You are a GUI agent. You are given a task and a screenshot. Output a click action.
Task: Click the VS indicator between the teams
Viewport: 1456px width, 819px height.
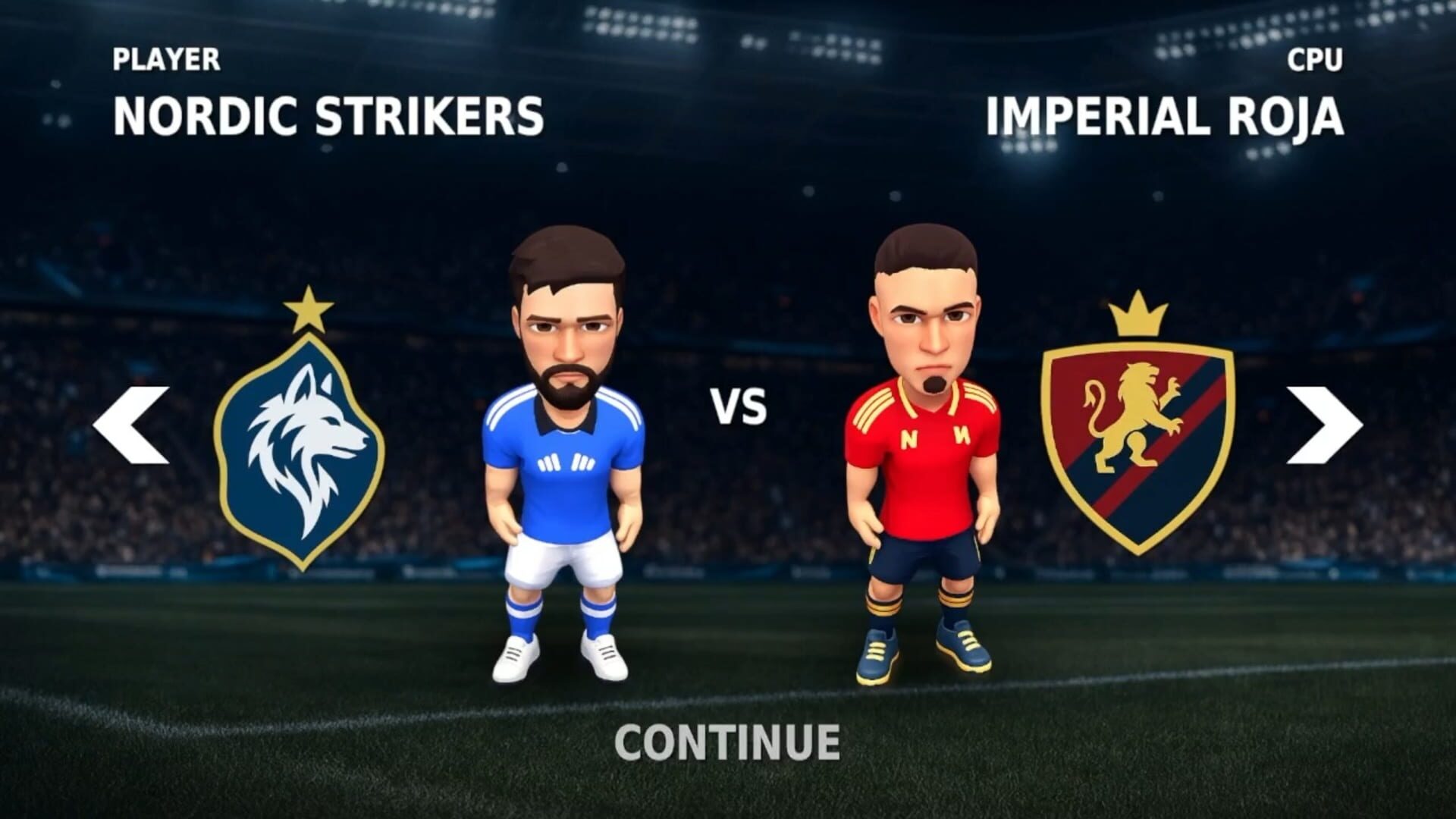coord(738,406)
